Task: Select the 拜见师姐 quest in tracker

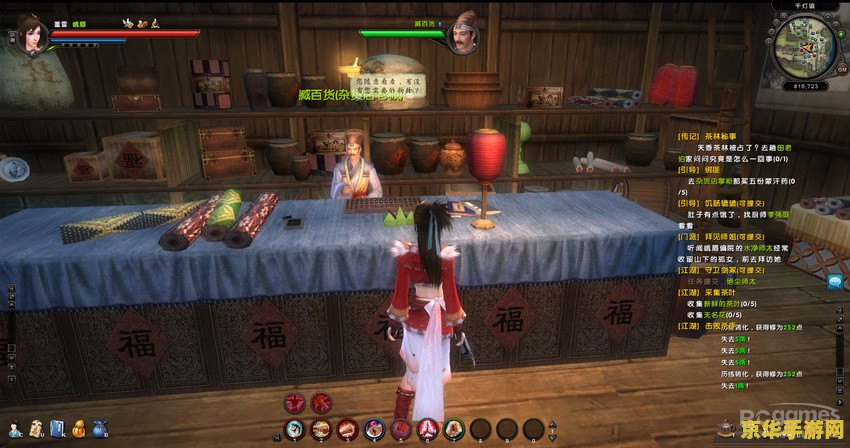Action: [723, 235]
